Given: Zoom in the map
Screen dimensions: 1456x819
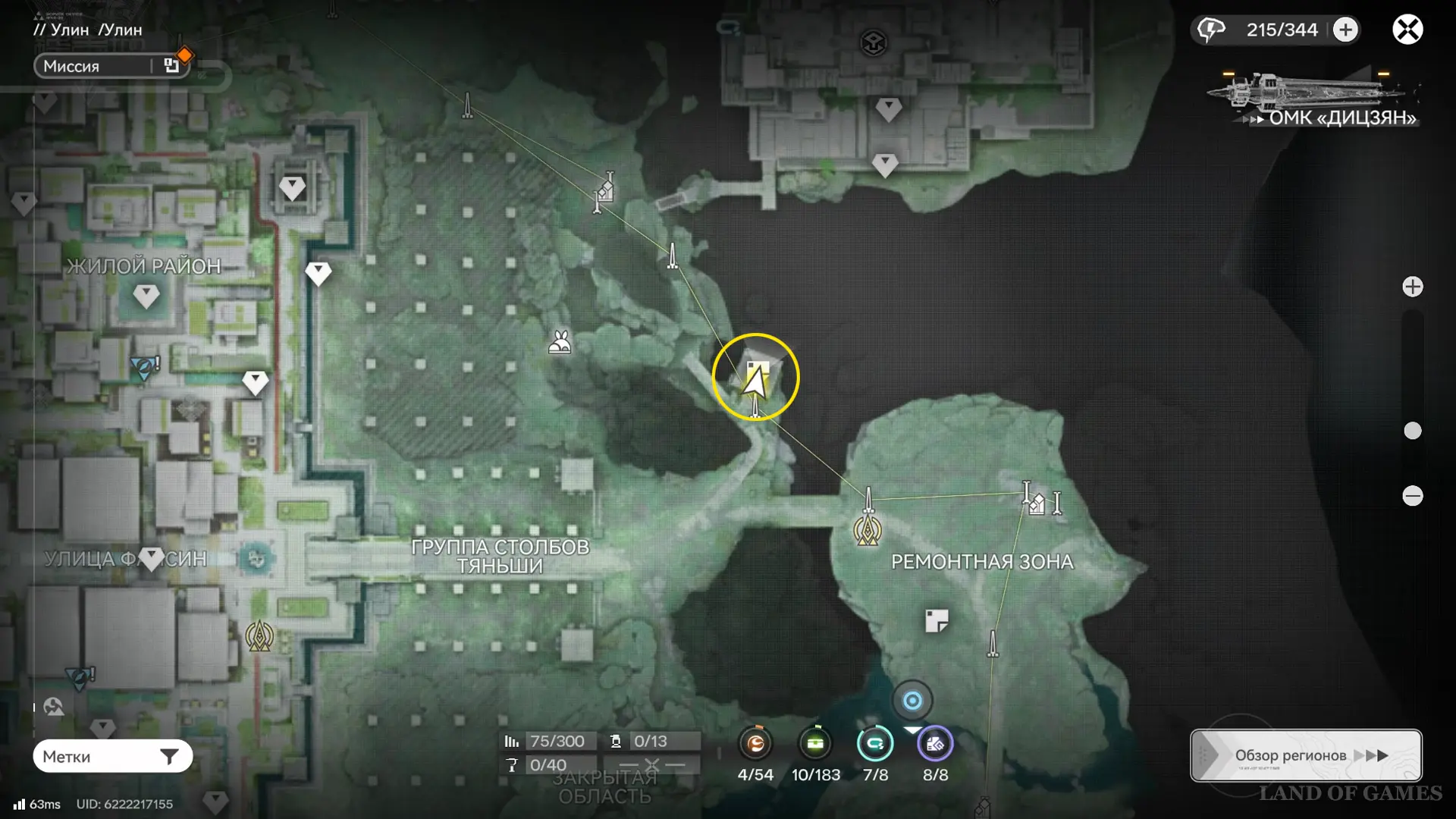Looking at the screenshot, I should [x=1412, y=287].
